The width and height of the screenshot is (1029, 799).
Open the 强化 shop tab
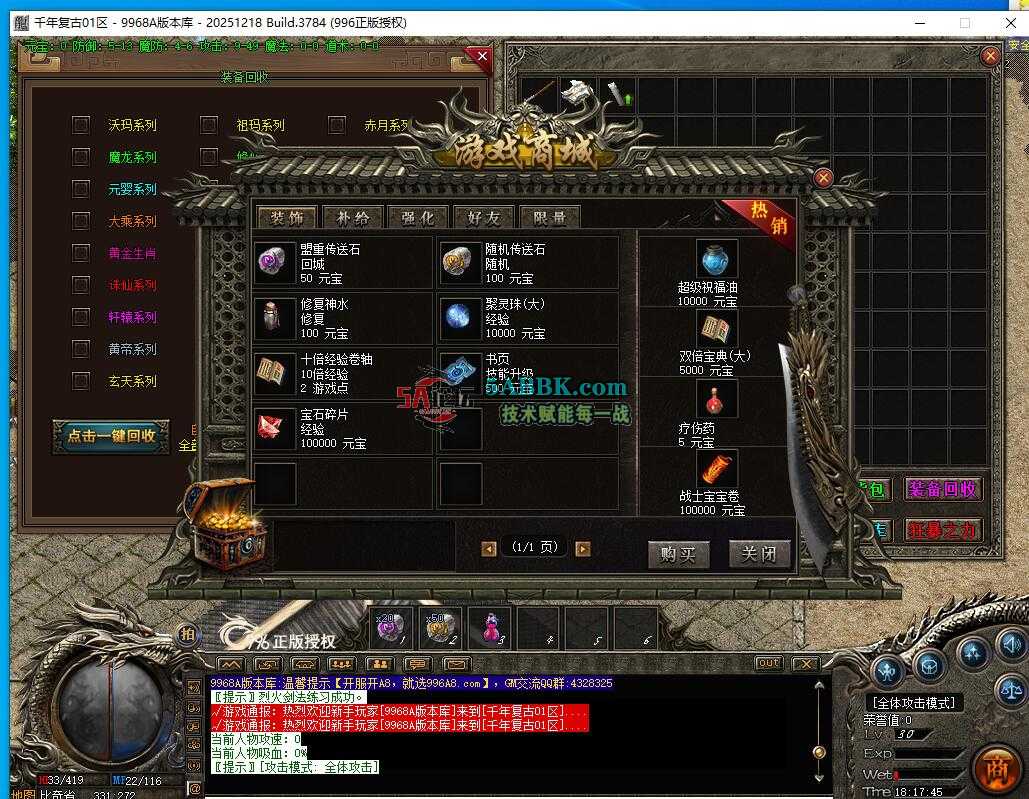click(418, 218)
